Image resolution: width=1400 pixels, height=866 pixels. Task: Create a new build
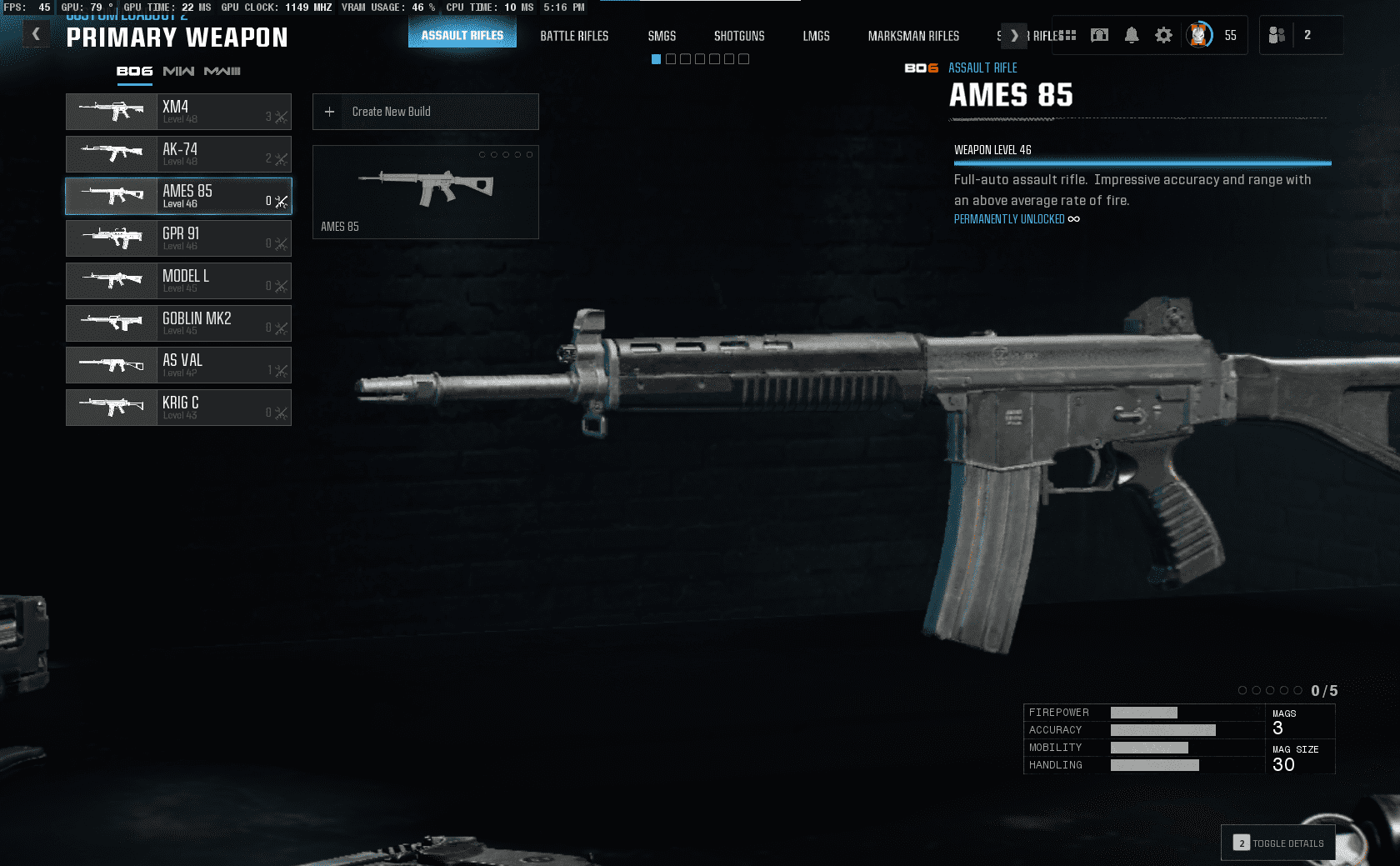click(x=425, y=112)
